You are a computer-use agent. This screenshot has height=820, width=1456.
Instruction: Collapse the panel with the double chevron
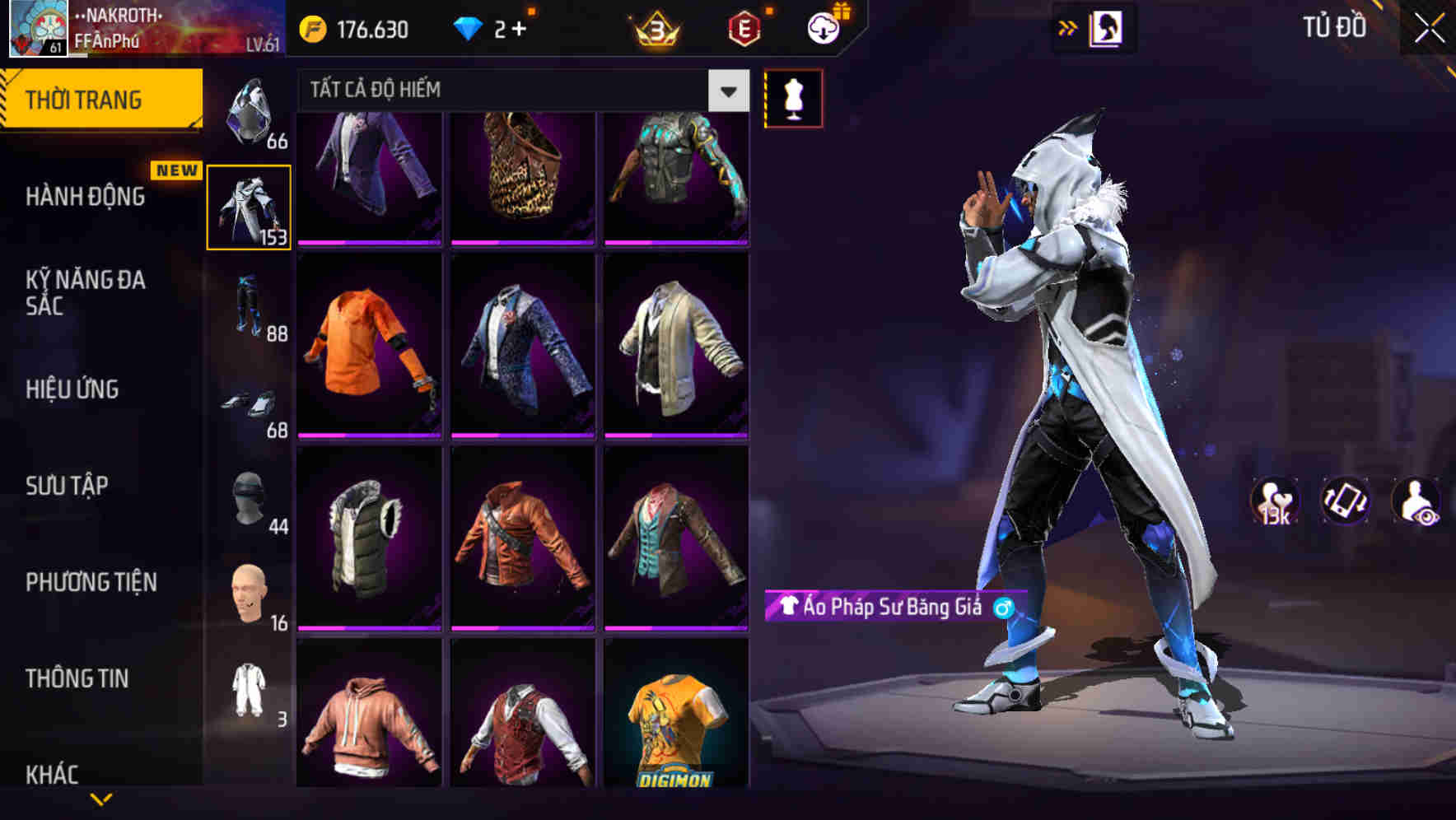click(x=1068, y=26)
